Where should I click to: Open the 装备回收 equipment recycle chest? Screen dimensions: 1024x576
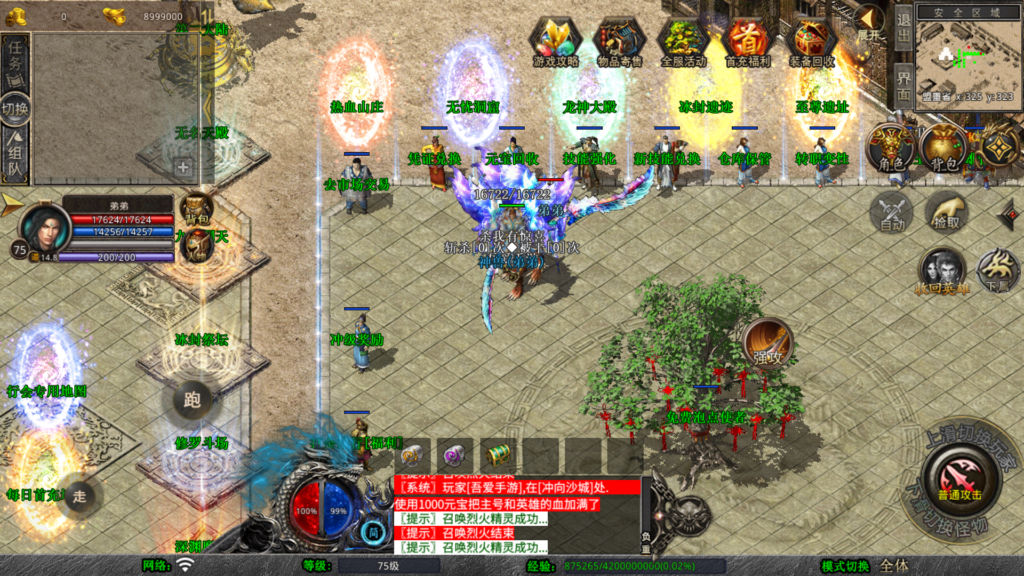tap(813, 41)
